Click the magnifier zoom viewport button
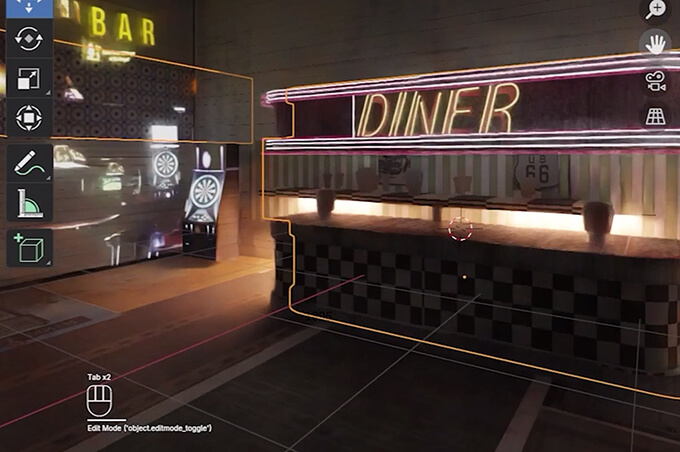 pos(656,10)
